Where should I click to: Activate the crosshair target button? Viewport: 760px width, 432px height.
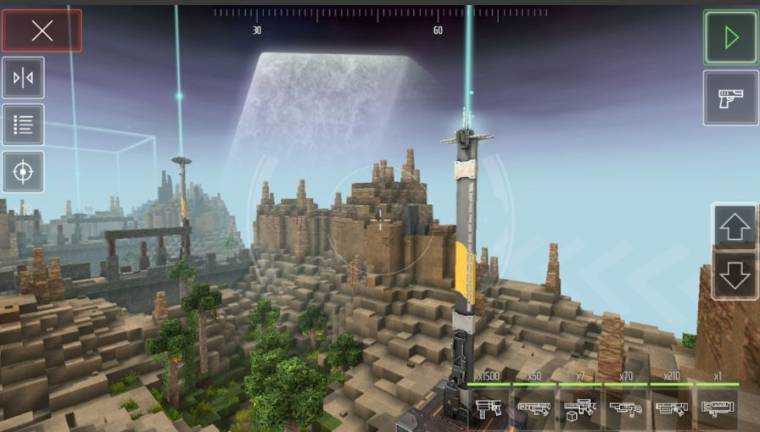coord(23,172)
